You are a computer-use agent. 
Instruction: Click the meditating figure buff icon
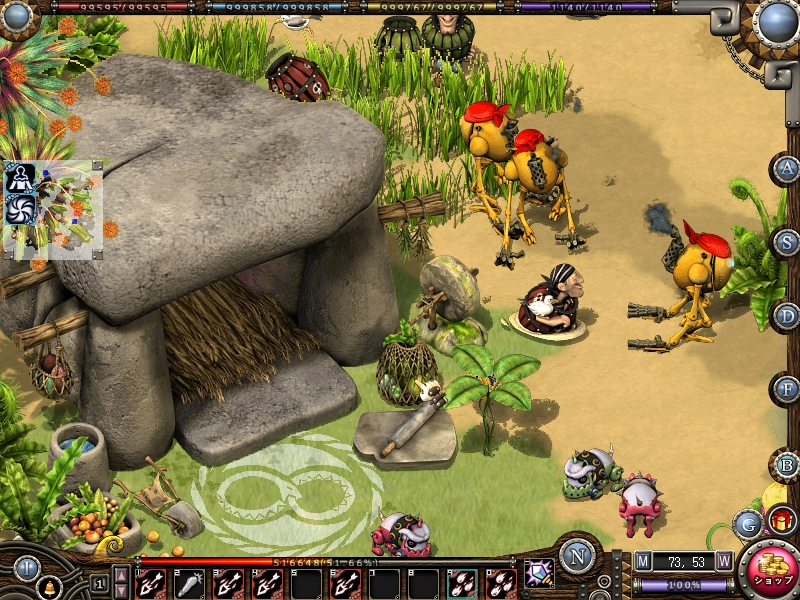point(20,178)
